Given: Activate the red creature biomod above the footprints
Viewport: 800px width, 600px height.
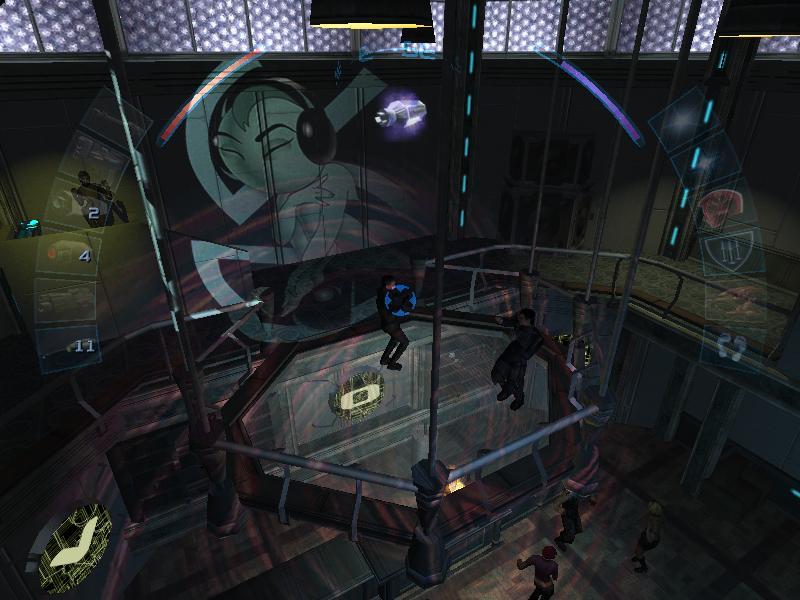Looking at the screenshot, I should (x=728, y=297).
